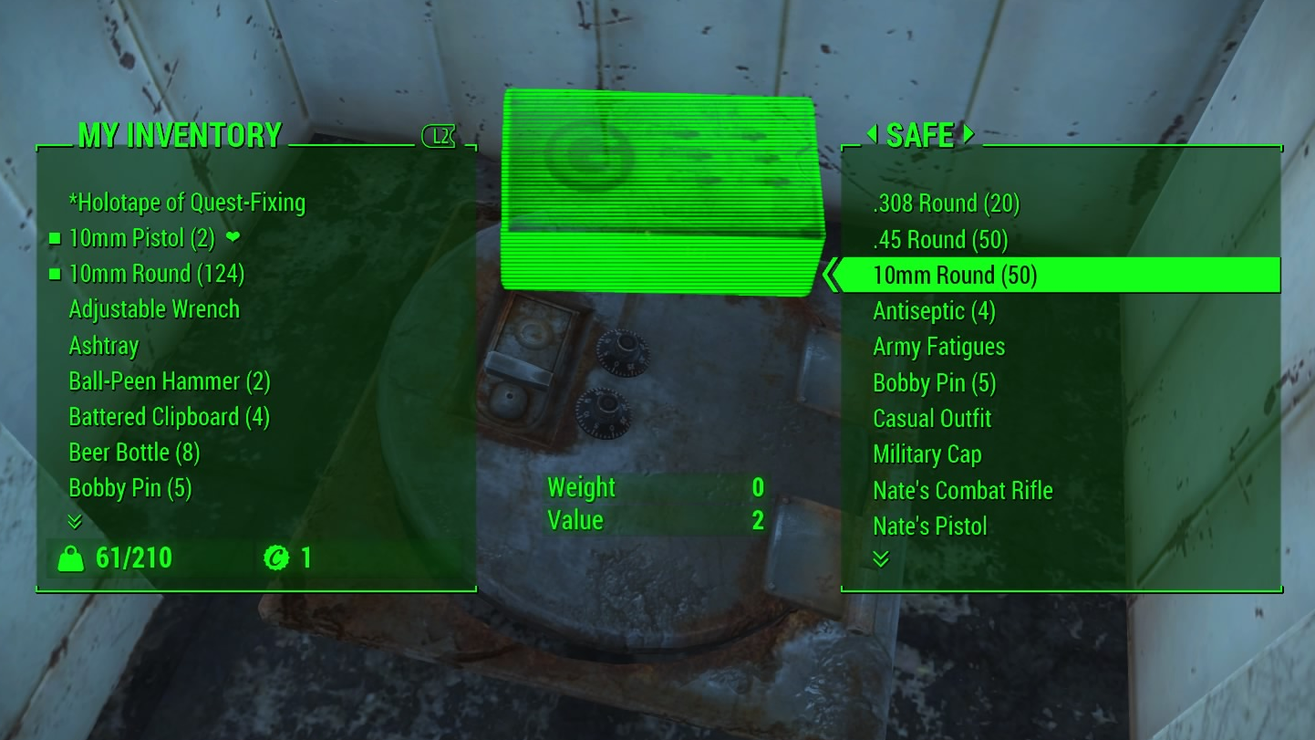The width and height of the screenshot is (1315, 740).
Task: Click the Beer Bottle (8) entry
Action: coord(134,452)
